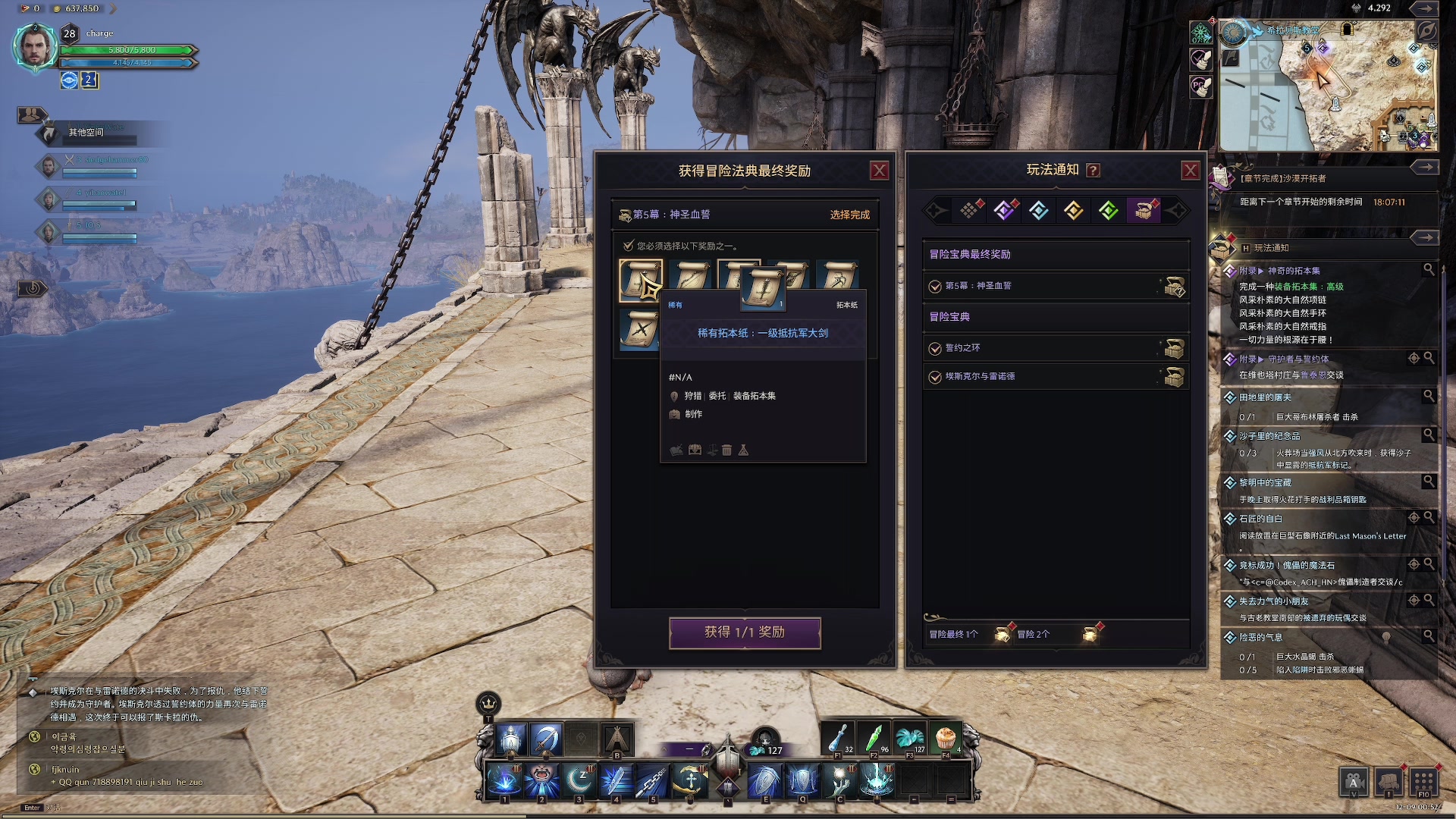Close the 玩法通知 panel

point(1190,171)
